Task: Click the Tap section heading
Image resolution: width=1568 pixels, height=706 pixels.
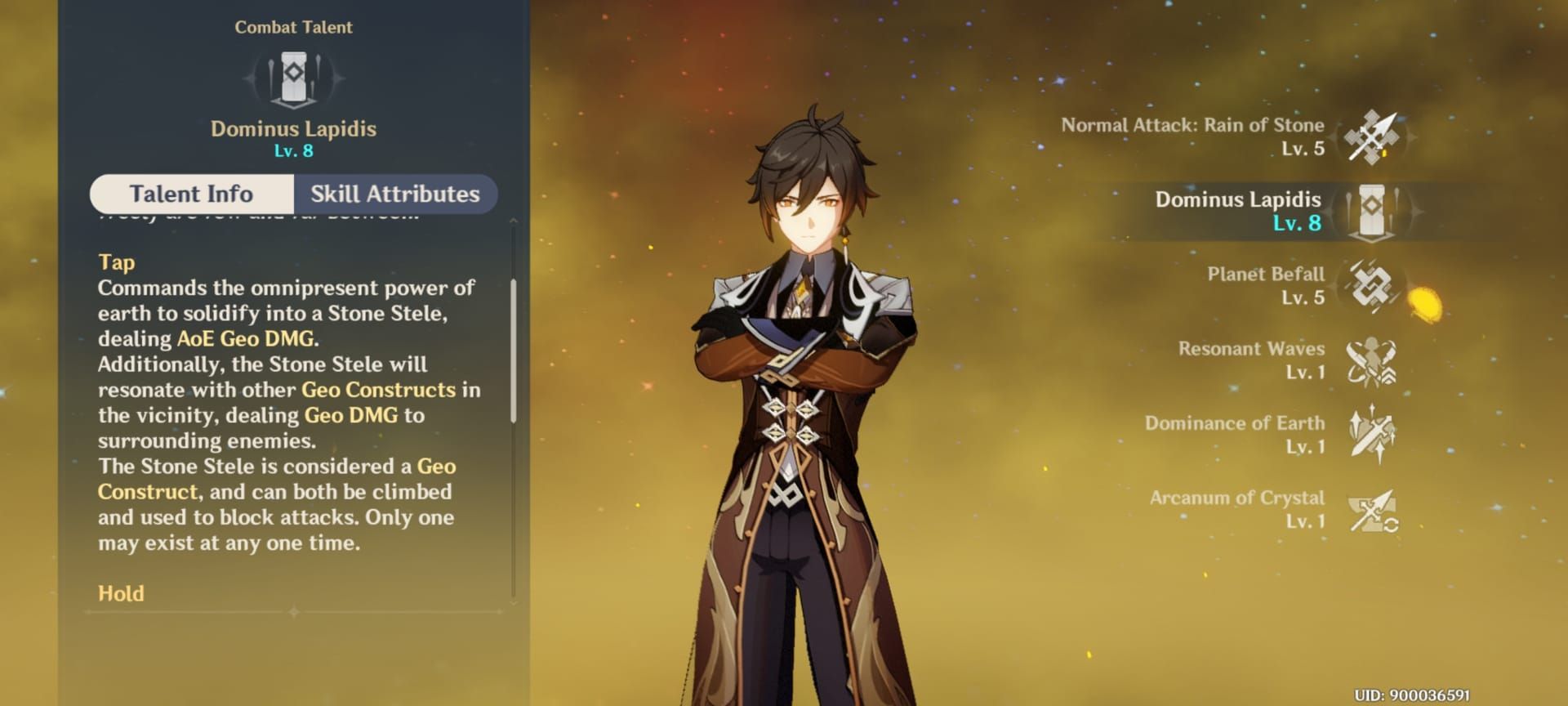Action: click(117, 263)
